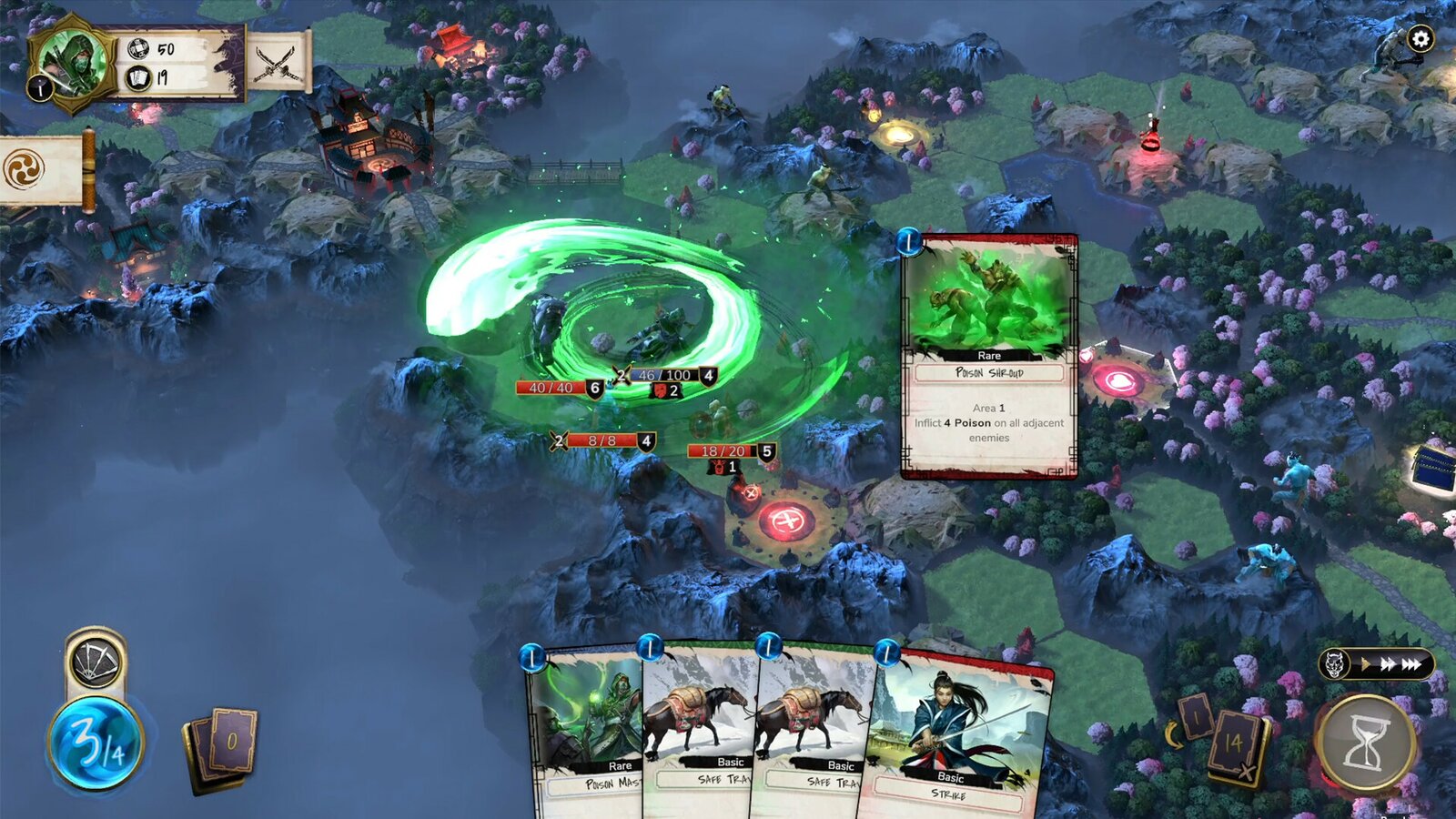The image size is (1456, 819).
Task: Enable triple-speed playback
Action: pos(1411,663)
